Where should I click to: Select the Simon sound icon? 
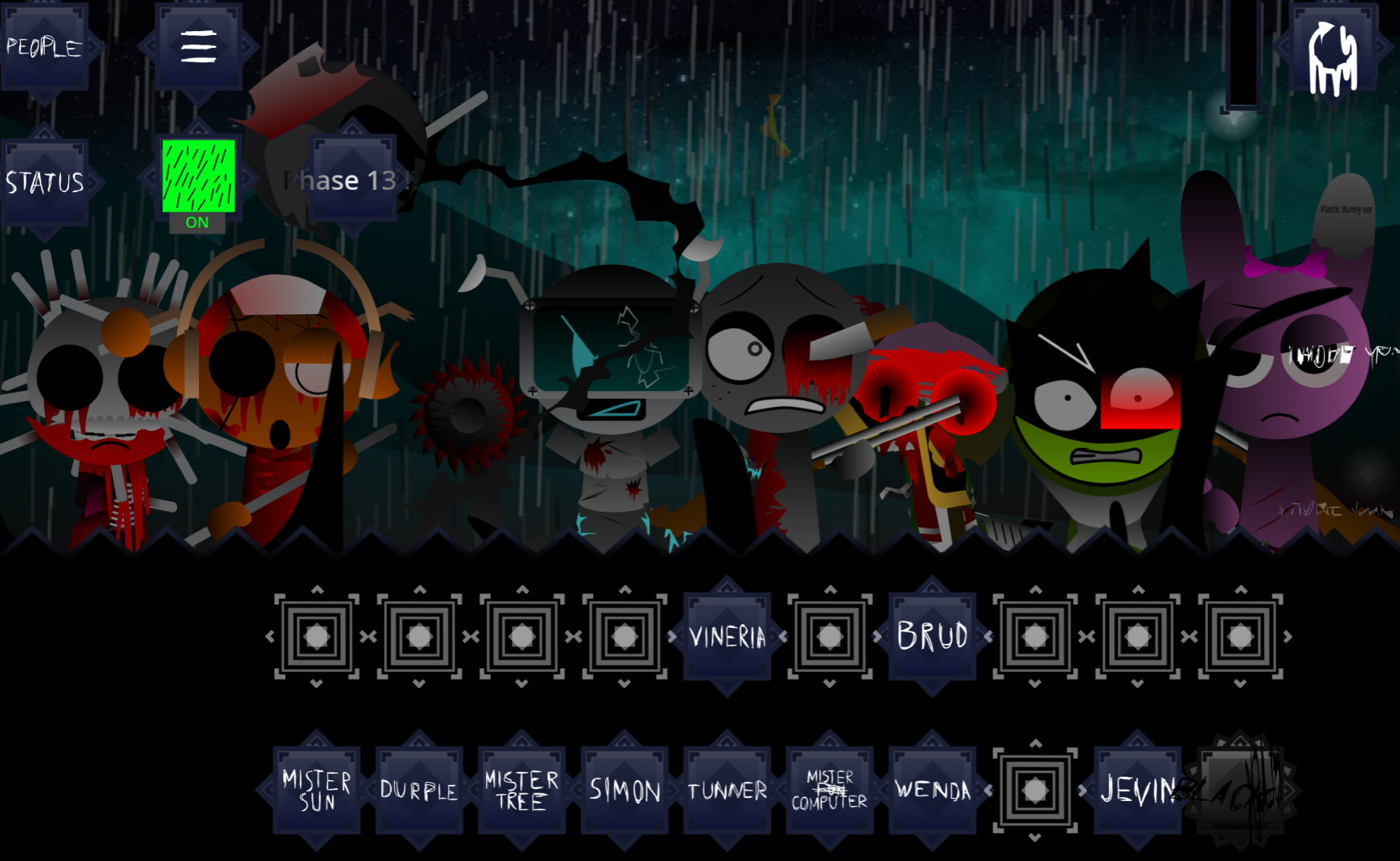(x=624, y=790)
